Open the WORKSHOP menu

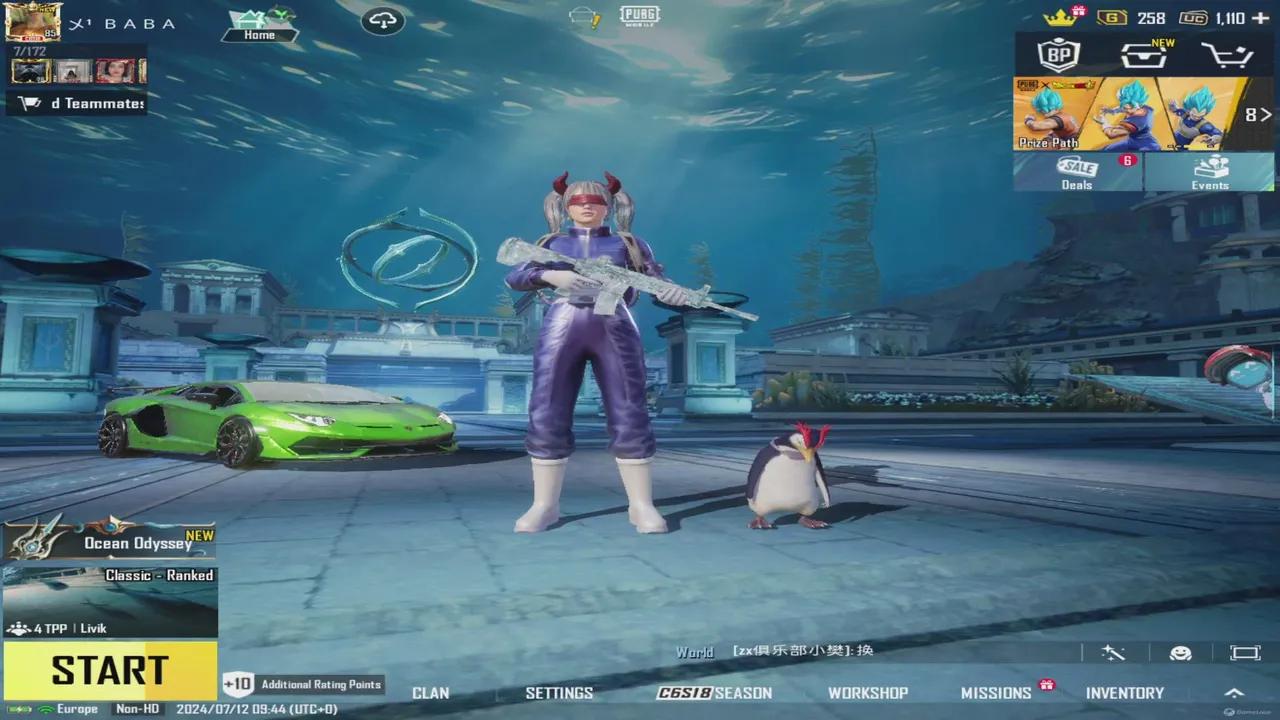(868, 692)
